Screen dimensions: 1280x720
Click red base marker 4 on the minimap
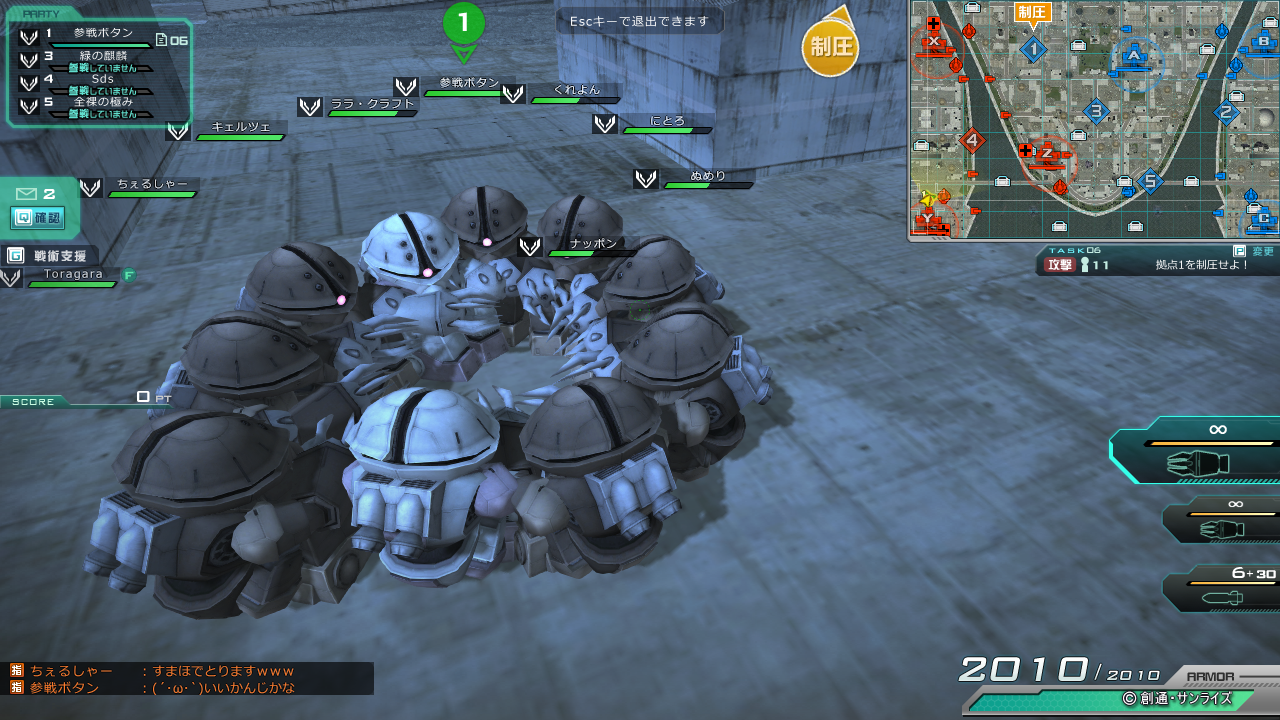tap(971, 141)
